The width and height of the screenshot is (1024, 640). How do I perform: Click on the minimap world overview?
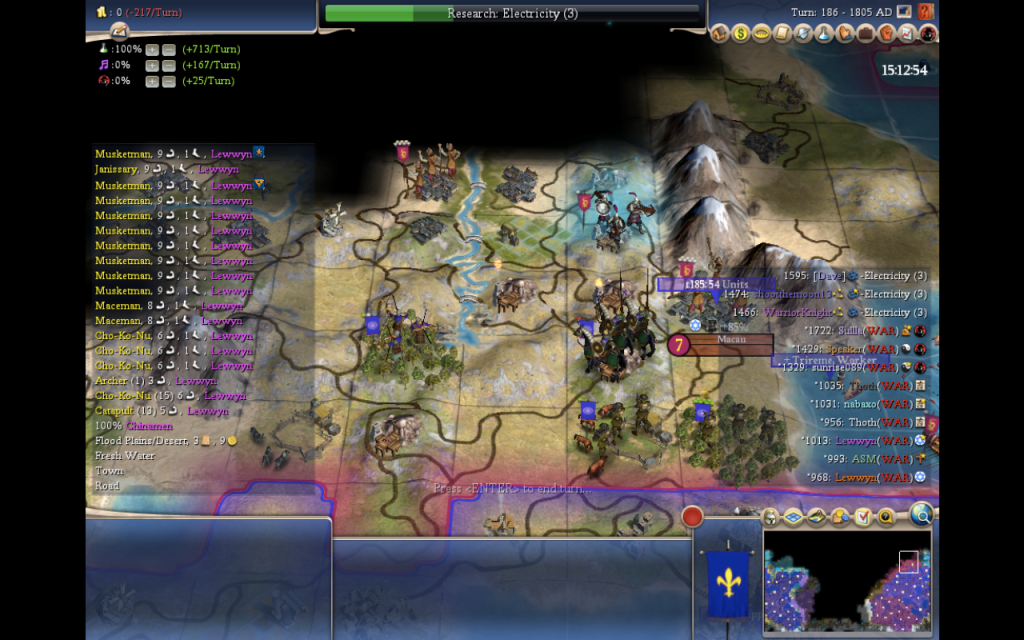pos(847,580)
